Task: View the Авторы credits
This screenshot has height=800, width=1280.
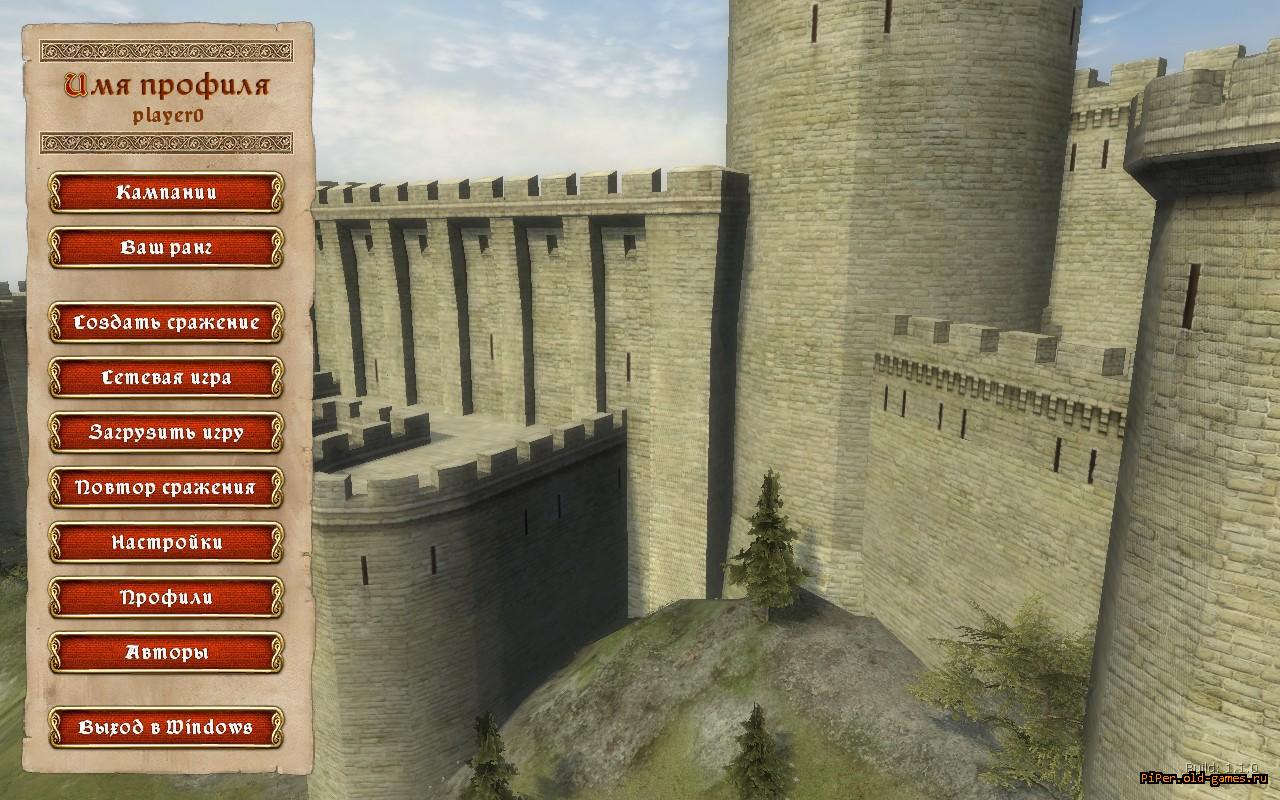Action: pos(166,652)
